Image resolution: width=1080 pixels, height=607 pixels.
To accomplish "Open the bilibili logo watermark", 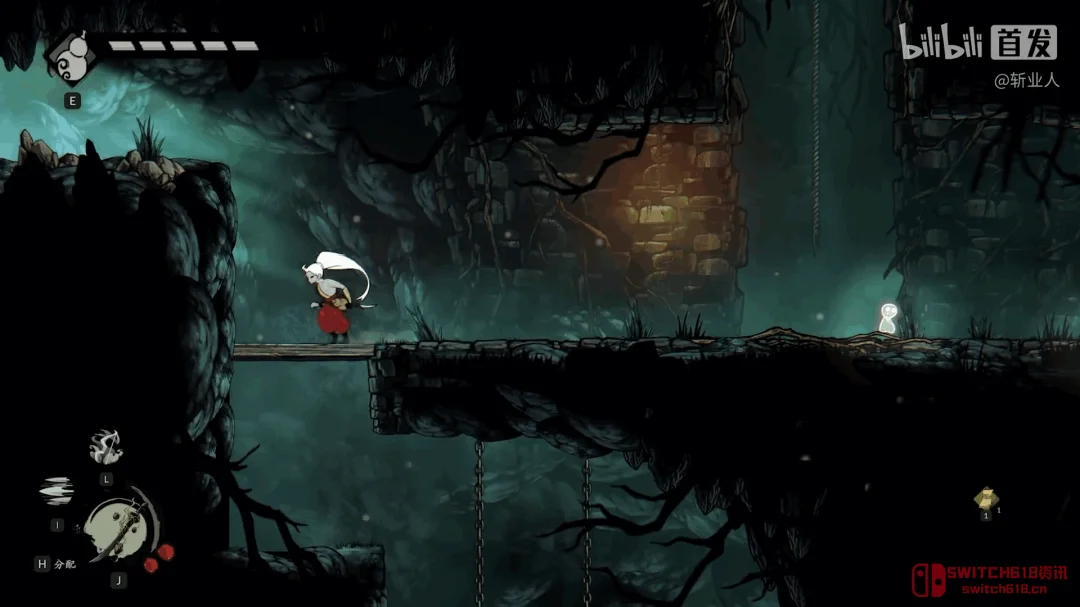I will tap(941, 42).
